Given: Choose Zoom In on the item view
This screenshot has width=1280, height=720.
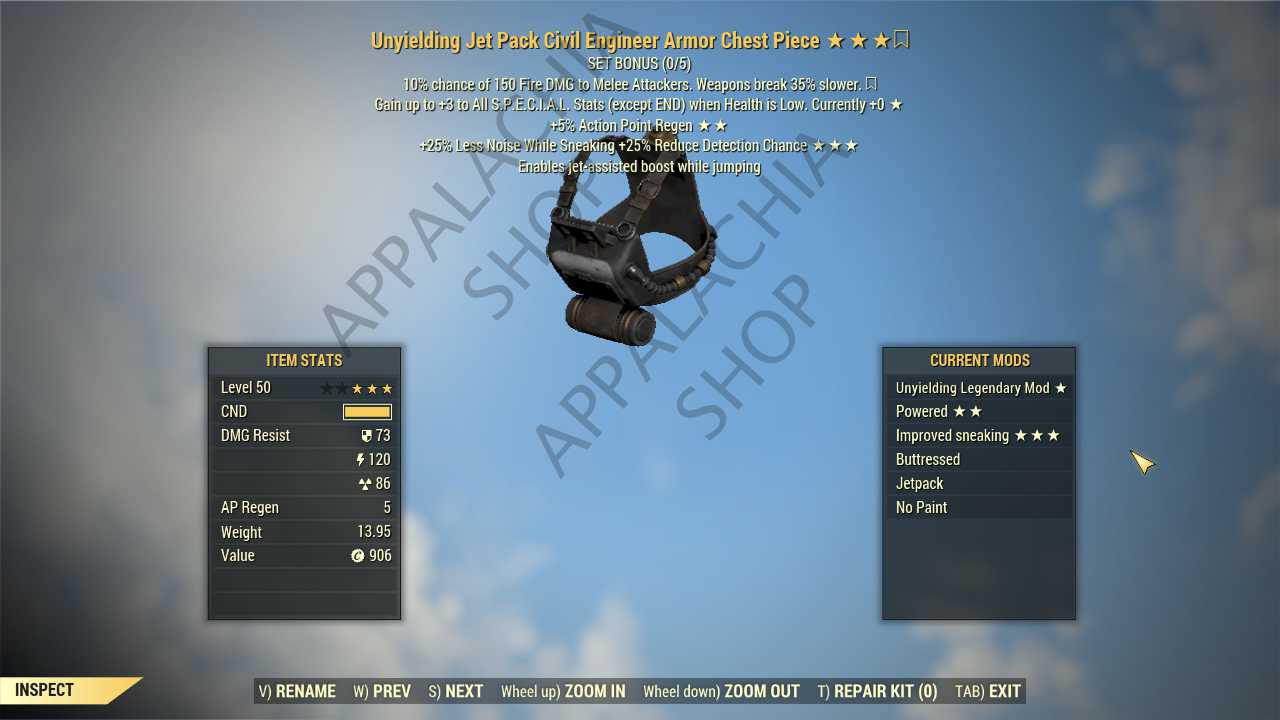Looking at the screenshot, I should (563, 691).
